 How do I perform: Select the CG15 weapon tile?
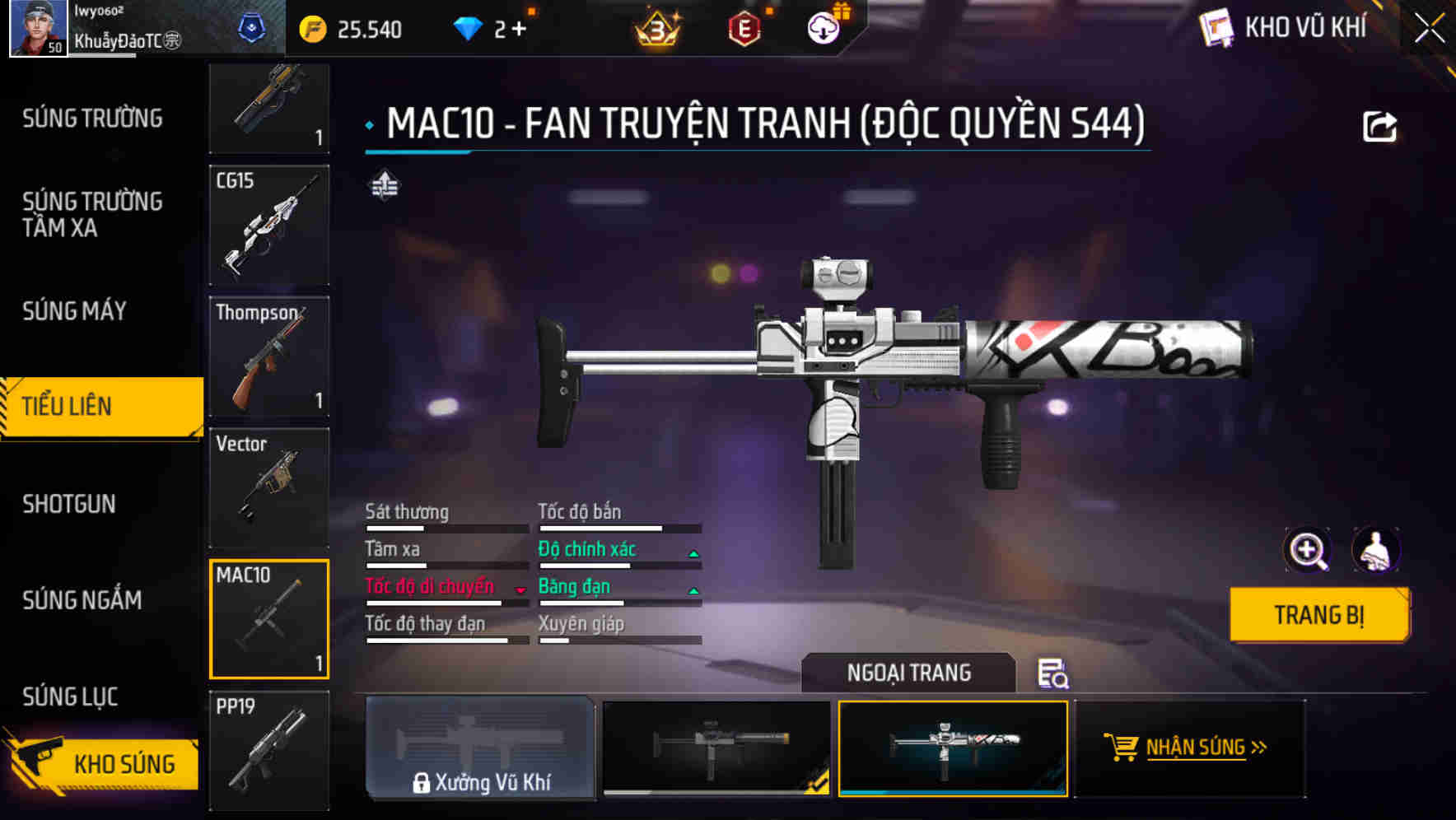point(269,225)
